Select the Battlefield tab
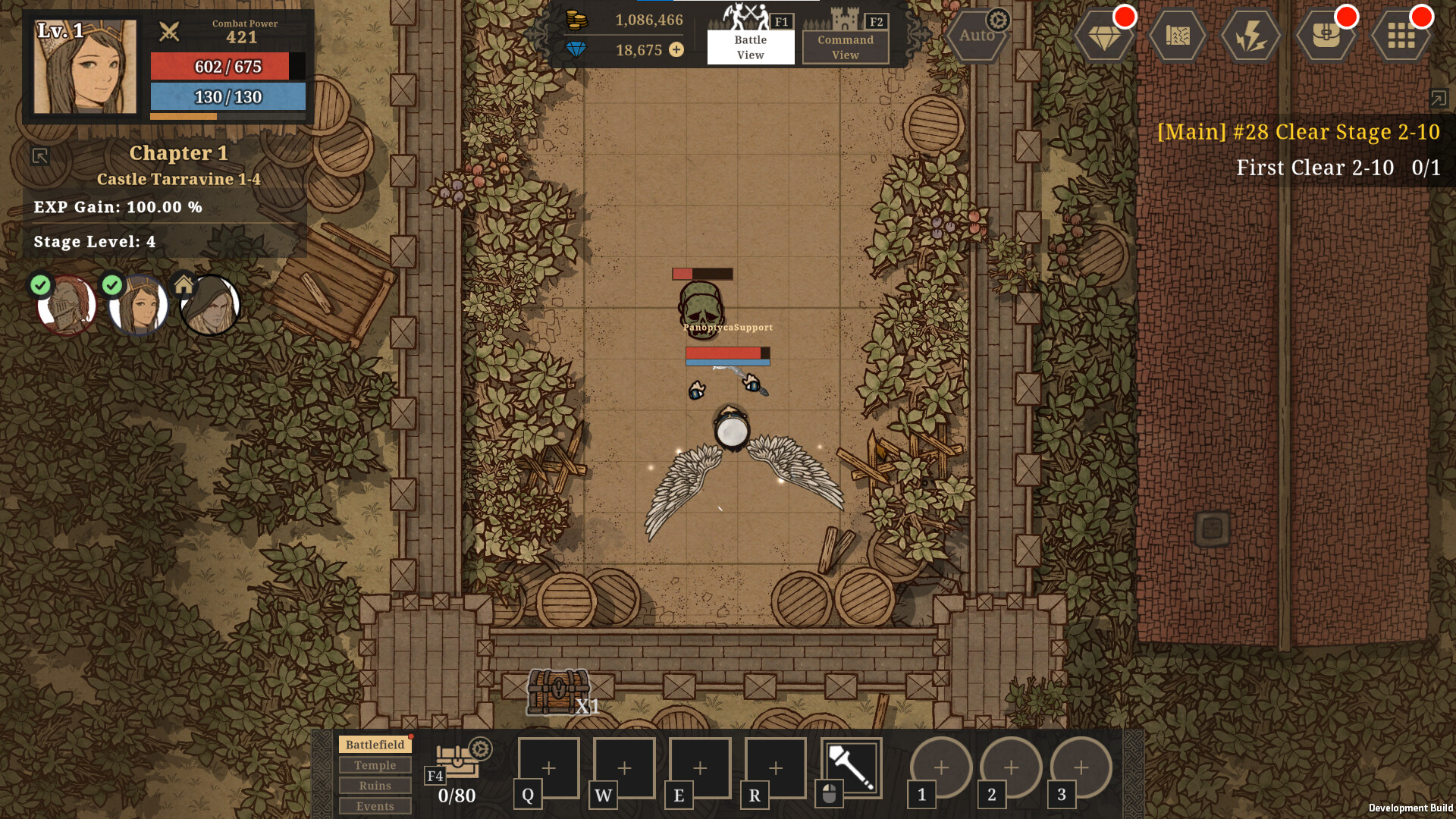The image size is (1456, 819). [375, 745]
